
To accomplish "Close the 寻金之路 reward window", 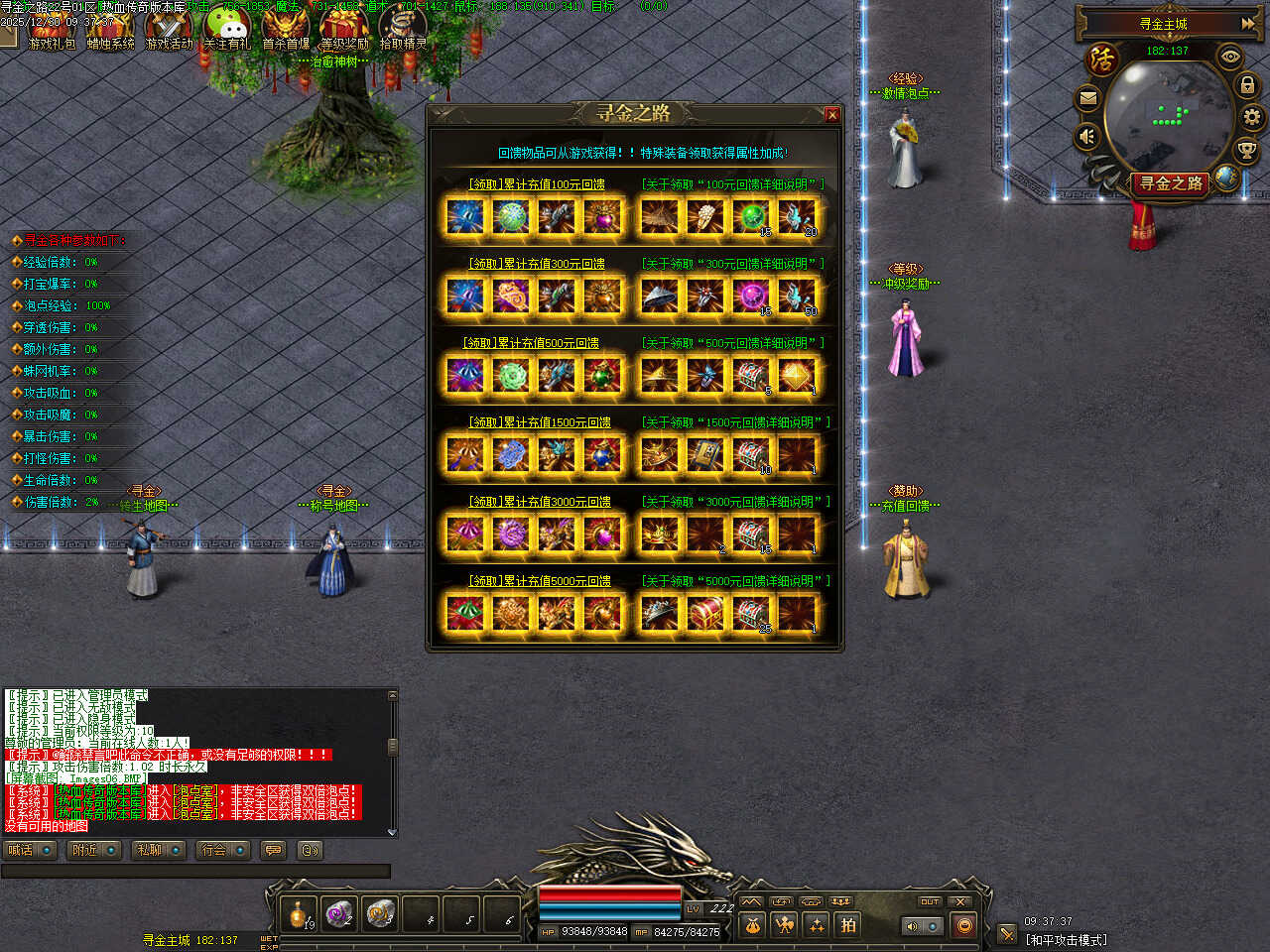I will (831, 115).
